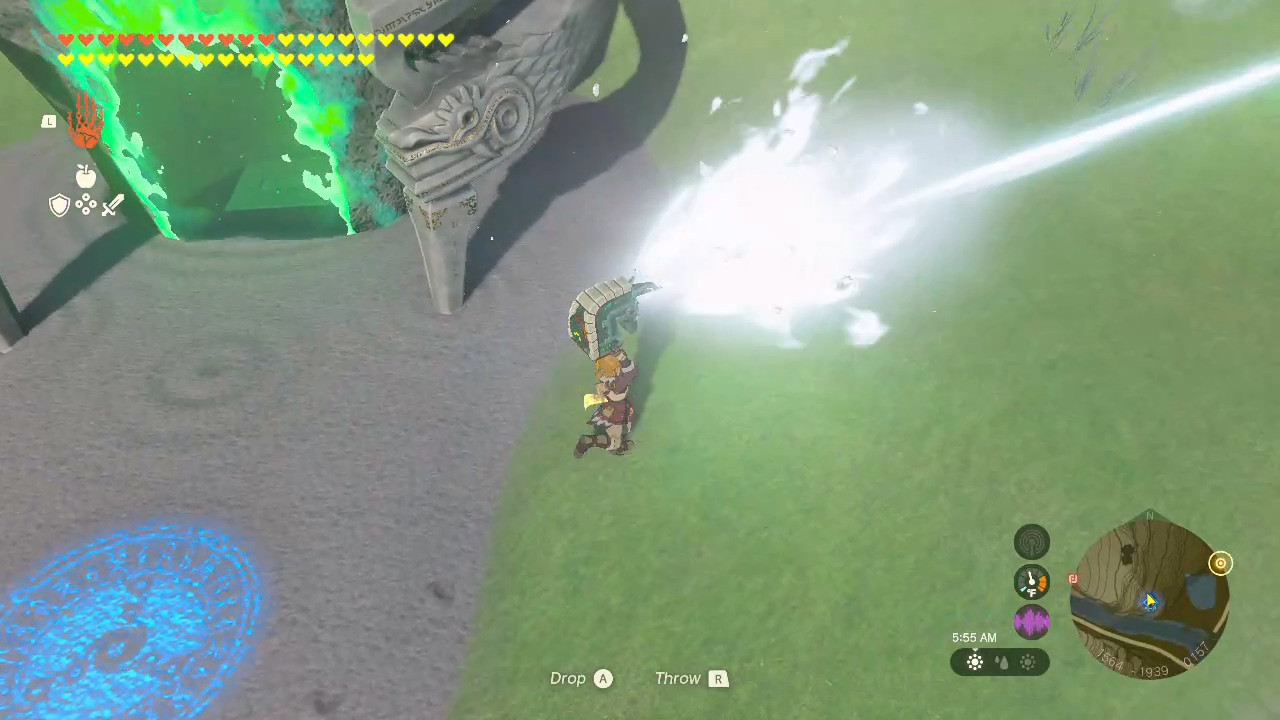
Task: Toggle the L button ability prompt
Action: [x=48, y=121]
